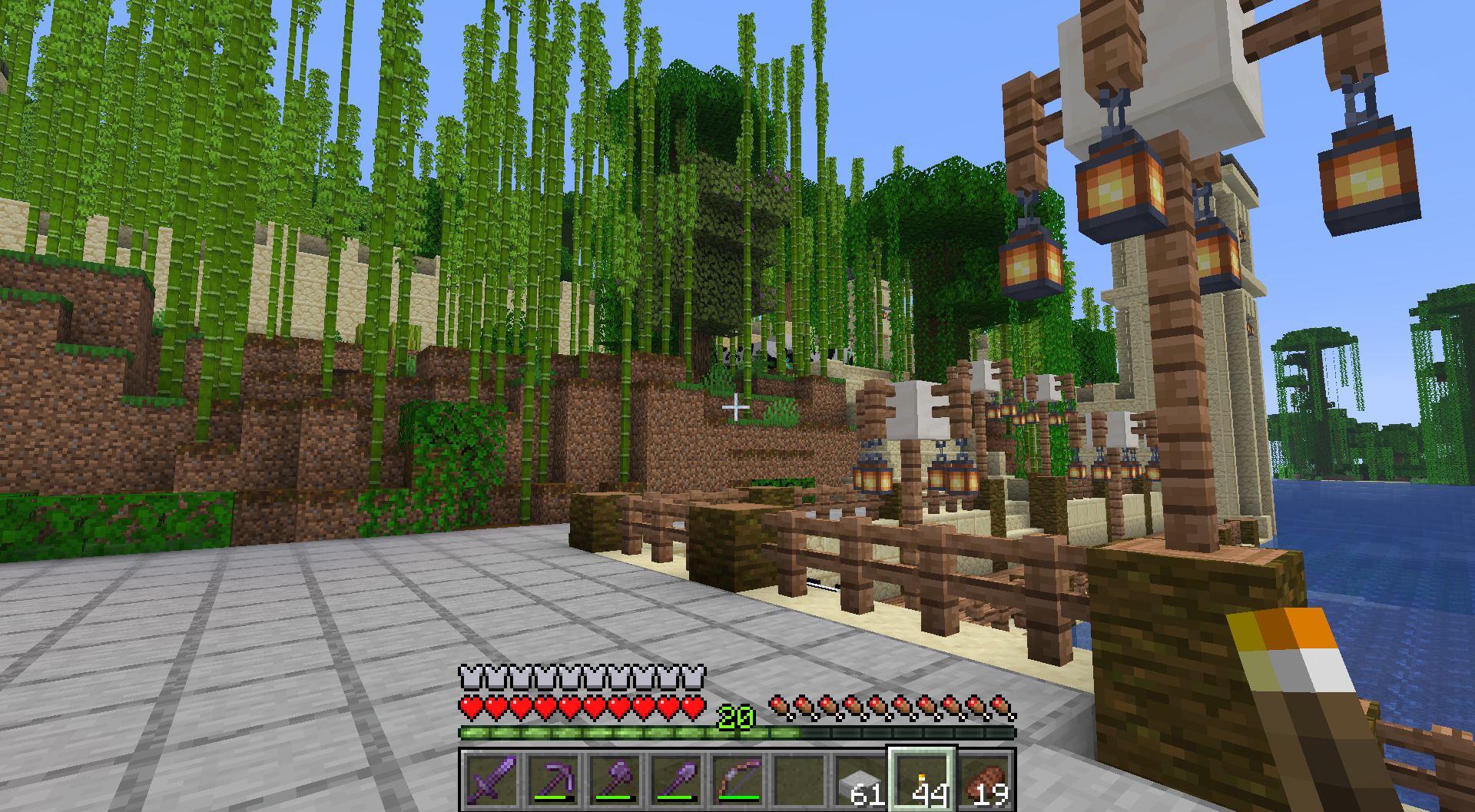
Task: Pick the enchanted shovel hotbar slot
Action: pos(676,779)
